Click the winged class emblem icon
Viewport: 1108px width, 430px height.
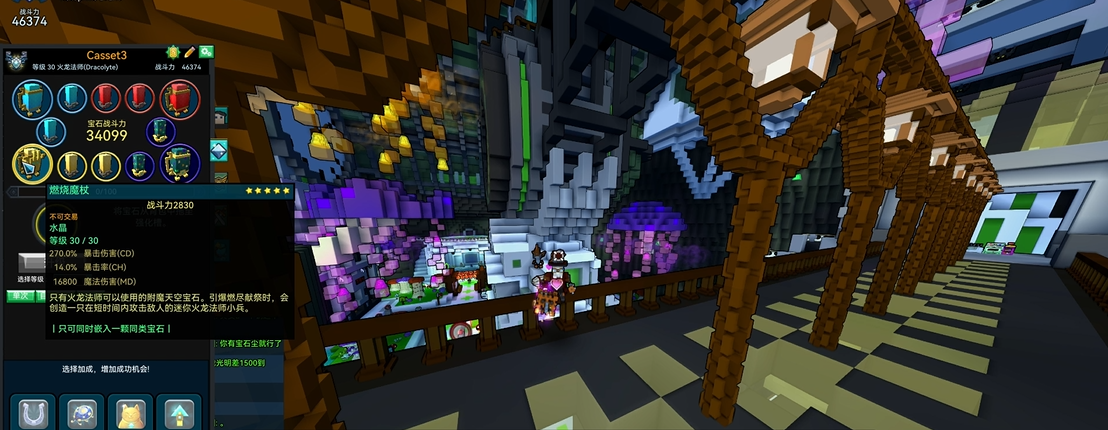(17, 60)
